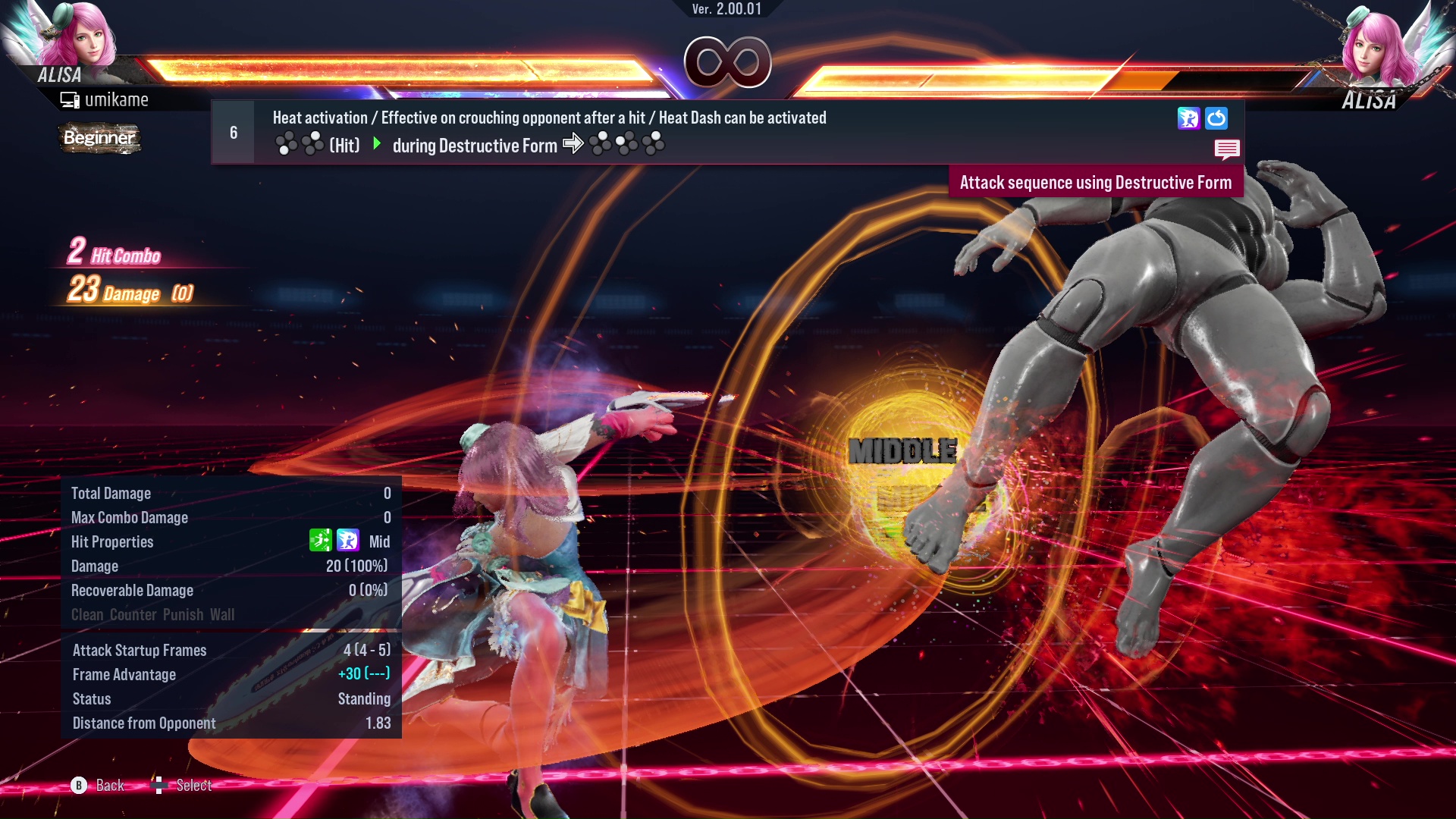Toggle the comment speech bubble display

1228,149
